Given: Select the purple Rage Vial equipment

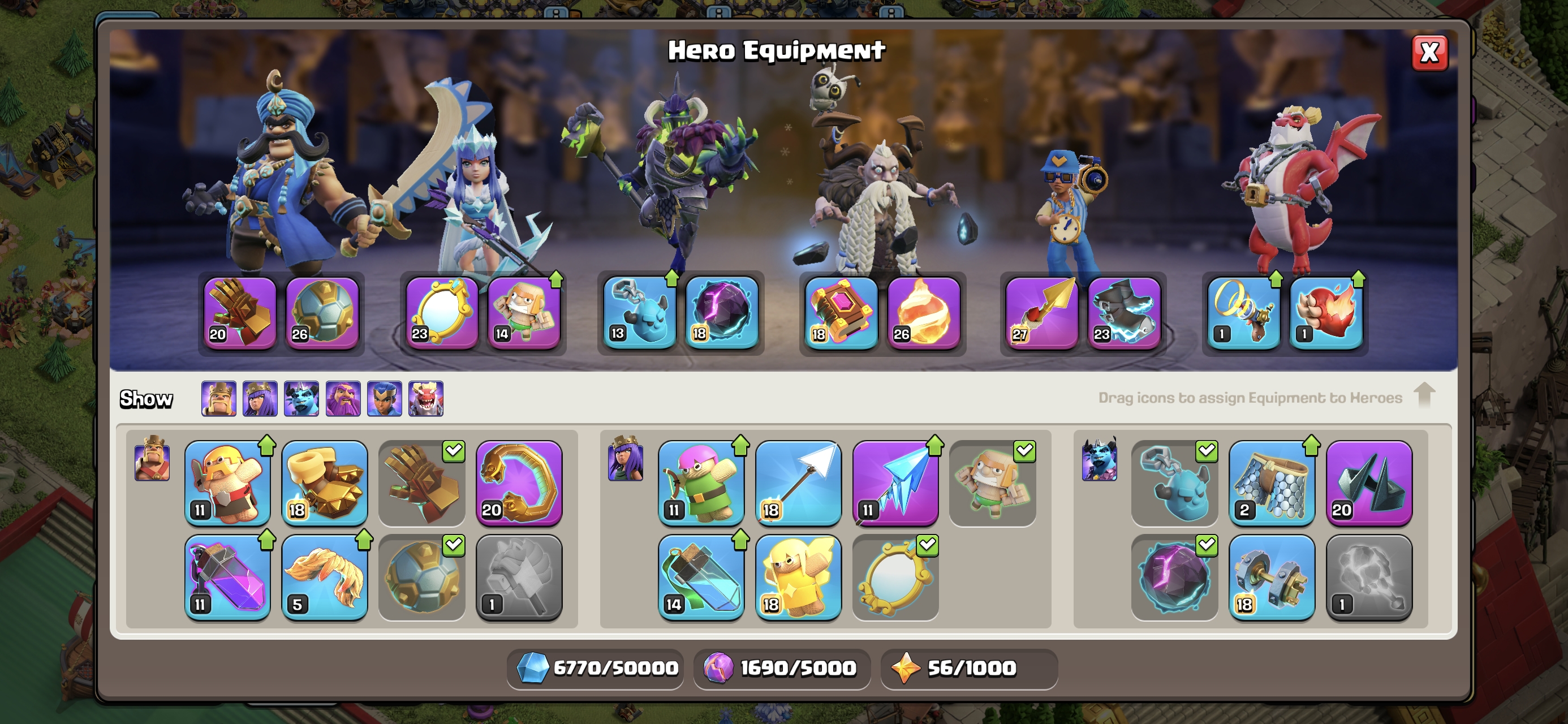Looking at the screenshot, I should pos(227,576).
